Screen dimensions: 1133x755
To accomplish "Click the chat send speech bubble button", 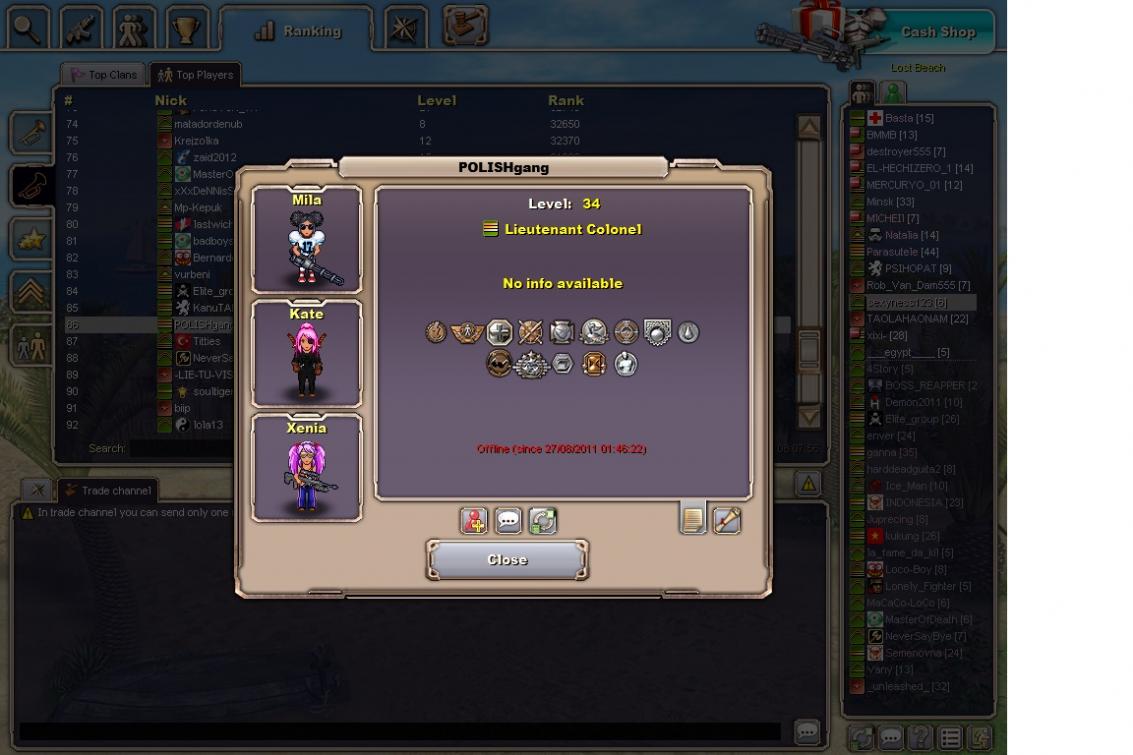I will click(x=807, y=732).
